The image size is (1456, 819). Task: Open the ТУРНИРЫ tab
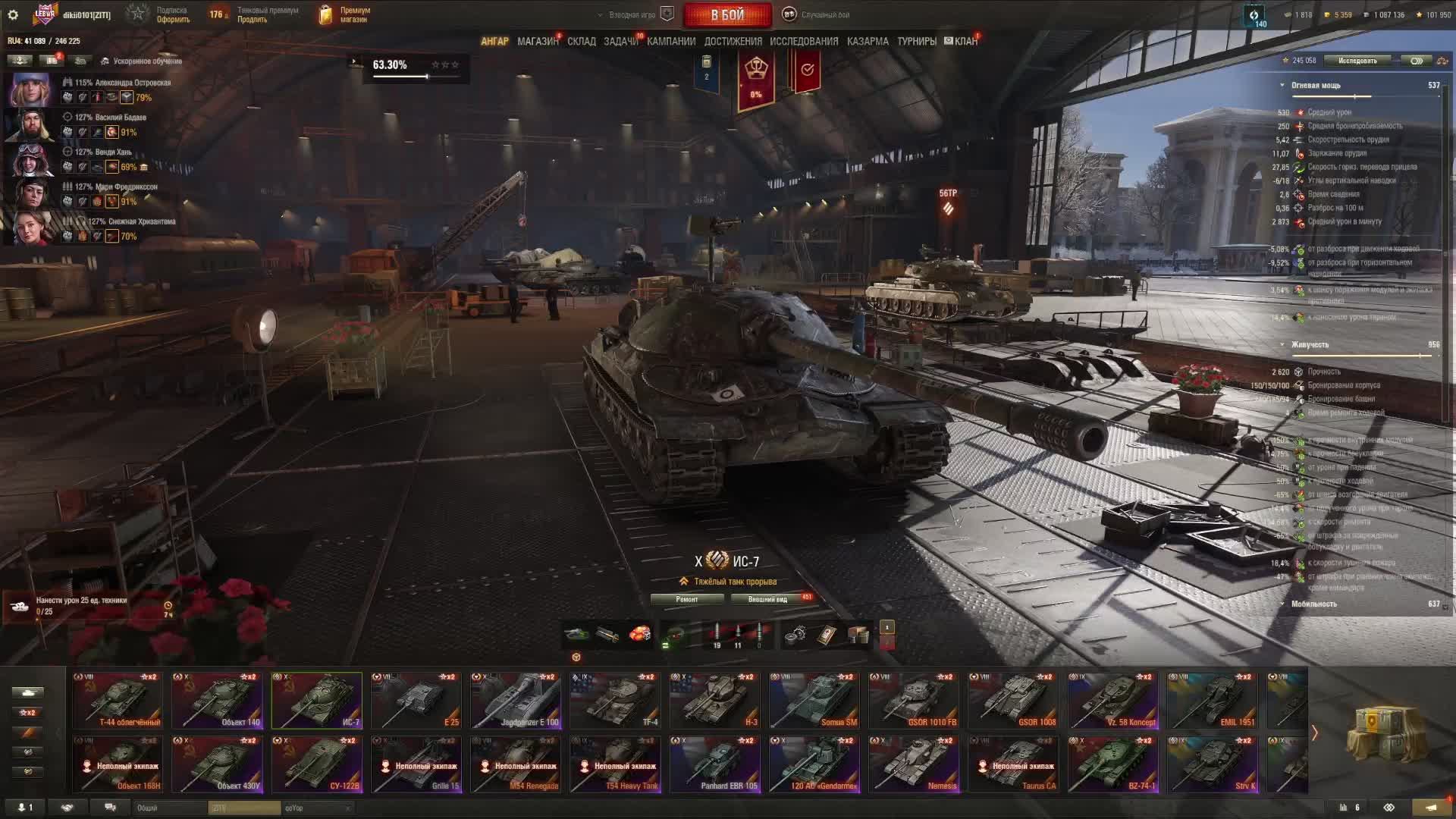[917, 42]
